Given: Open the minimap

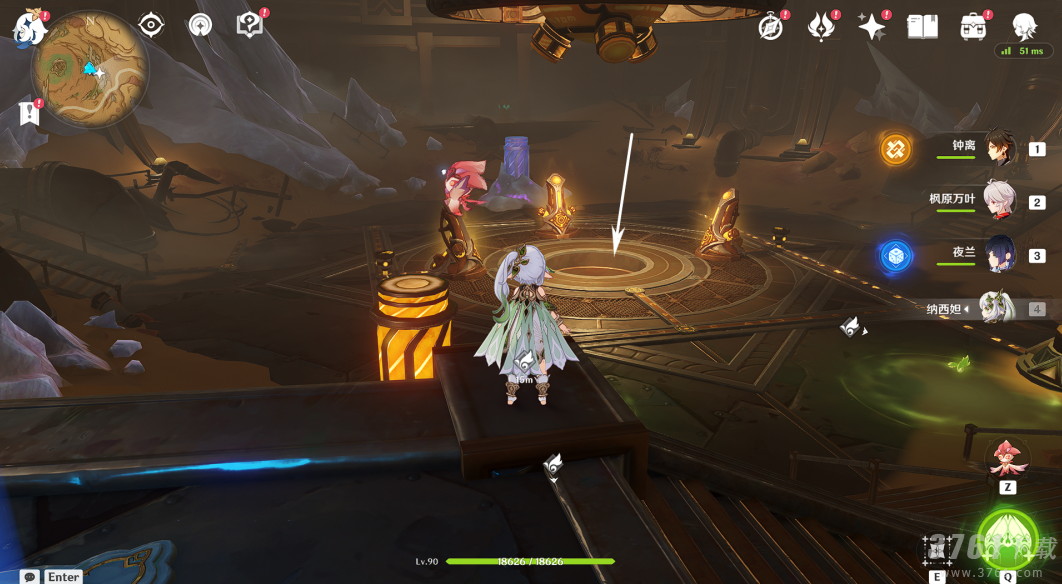Looking at the screenshot, I should [x=90, y=68].
